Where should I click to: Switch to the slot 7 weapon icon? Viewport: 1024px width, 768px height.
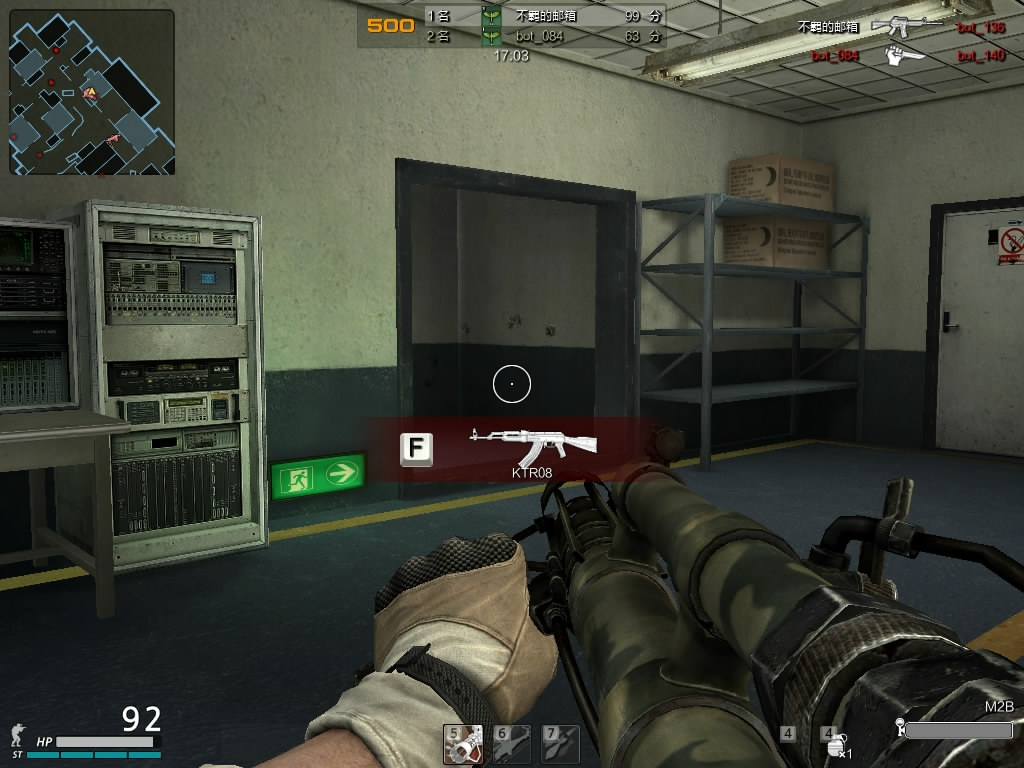click(x=561, y=745)
